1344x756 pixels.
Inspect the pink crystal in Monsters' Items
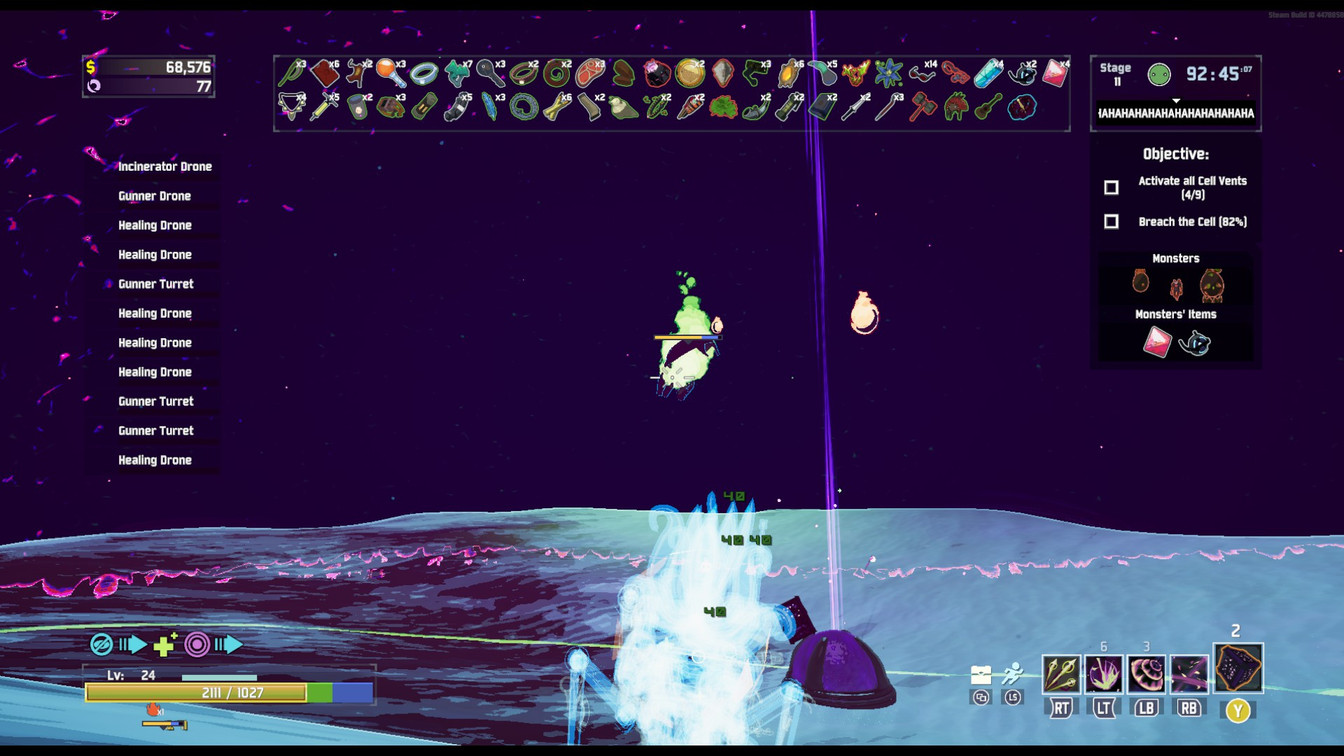point(1157,343)
